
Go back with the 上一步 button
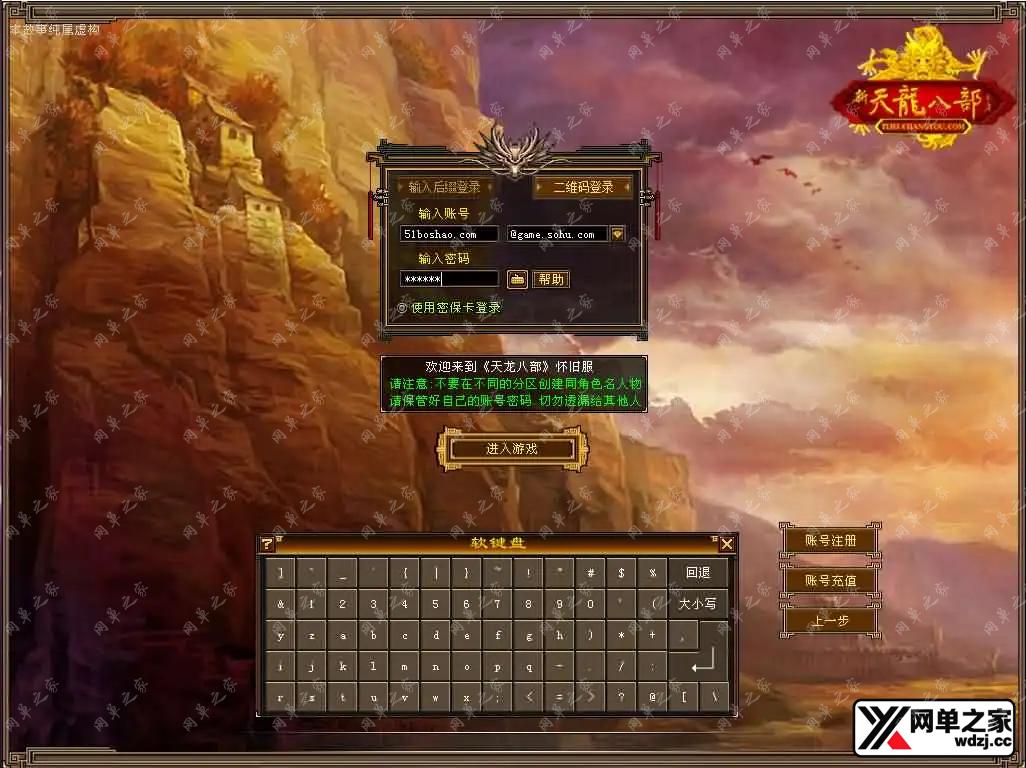pos(831,620)
